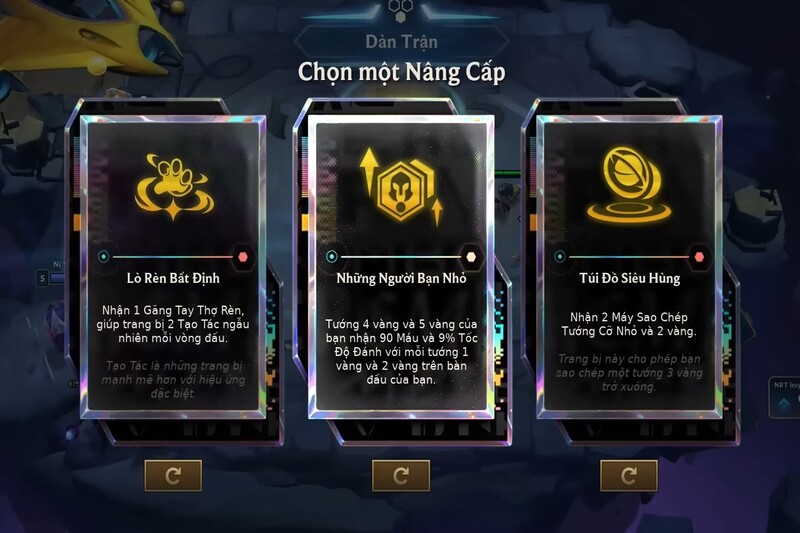Screen dimensions: 800x533
Task: Reroll the Túi Đồ Siêu Hùng augment
Action: pyautogui.click(x=628, y=475)
